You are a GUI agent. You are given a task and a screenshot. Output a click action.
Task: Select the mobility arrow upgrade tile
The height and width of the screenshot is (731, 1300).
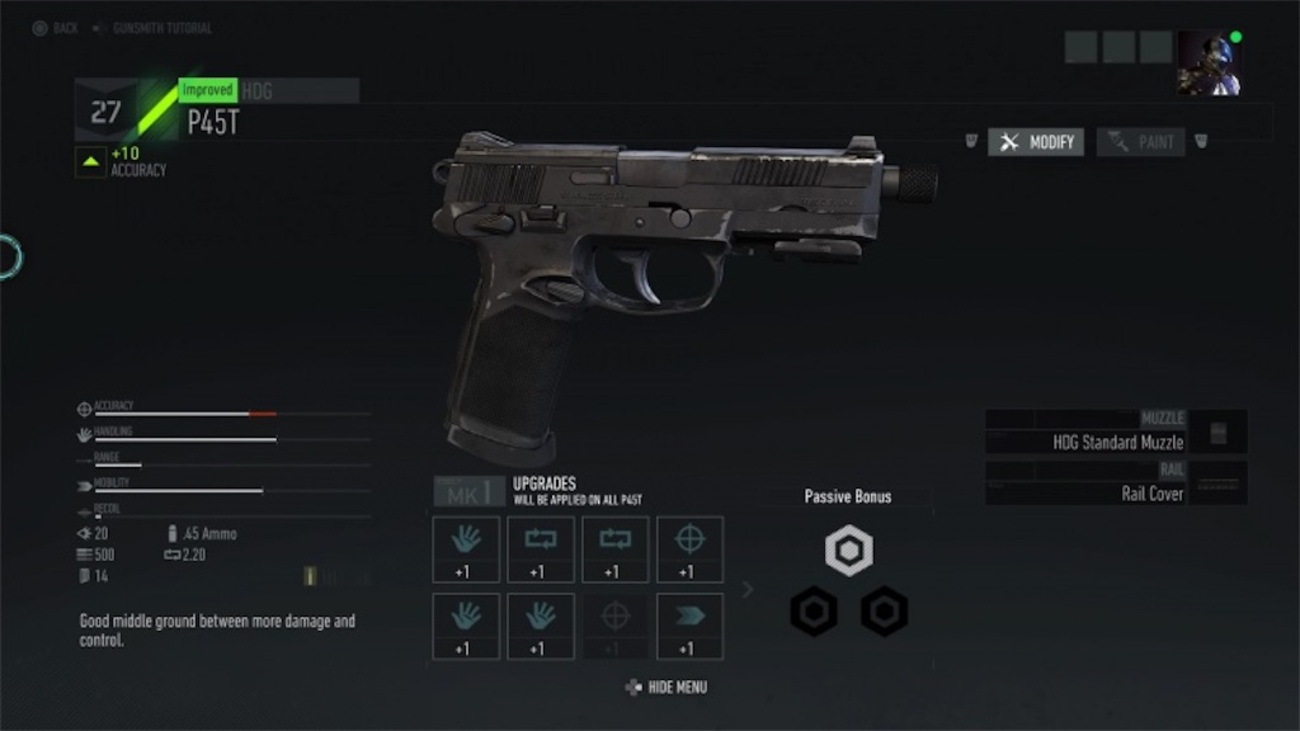click(690, 627)
